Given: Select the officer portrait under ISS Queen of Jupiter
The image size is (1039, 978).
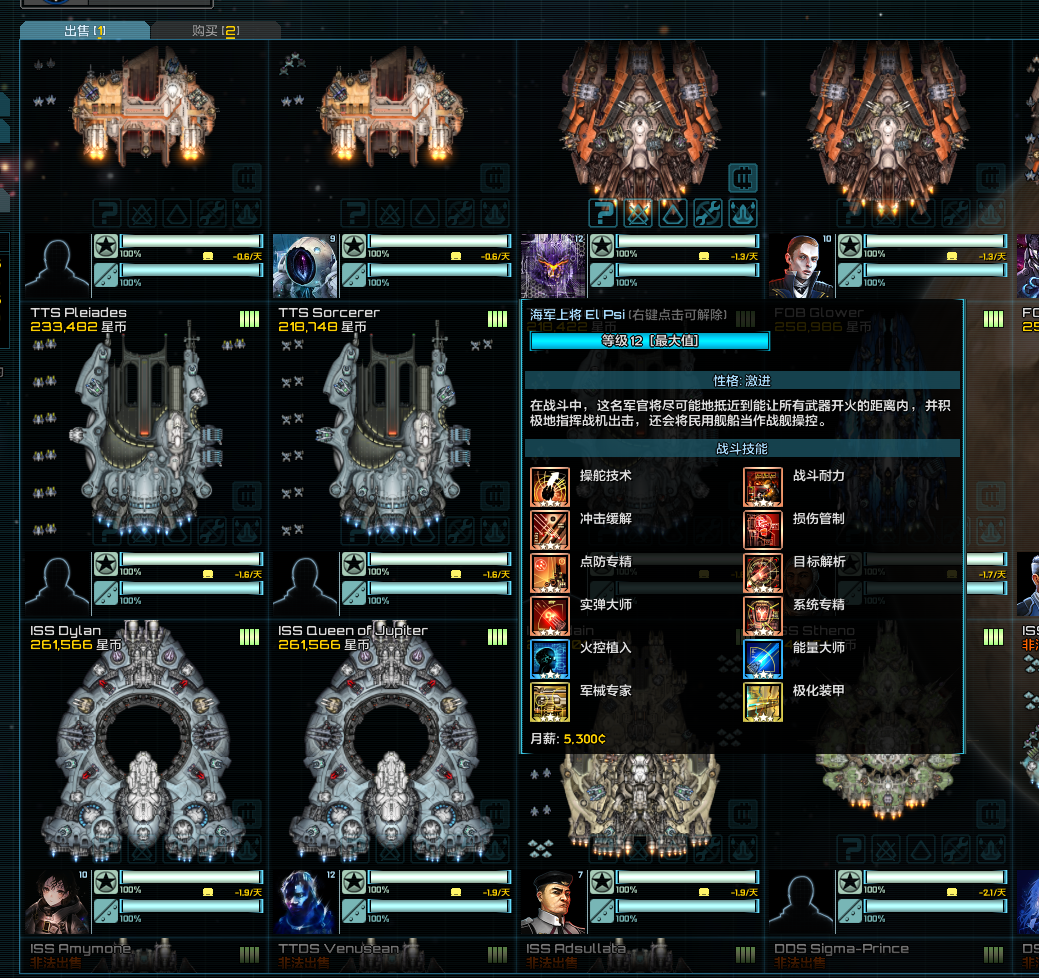Looking at the screenshot, I should pyautogui.click(x=305, y=902).
